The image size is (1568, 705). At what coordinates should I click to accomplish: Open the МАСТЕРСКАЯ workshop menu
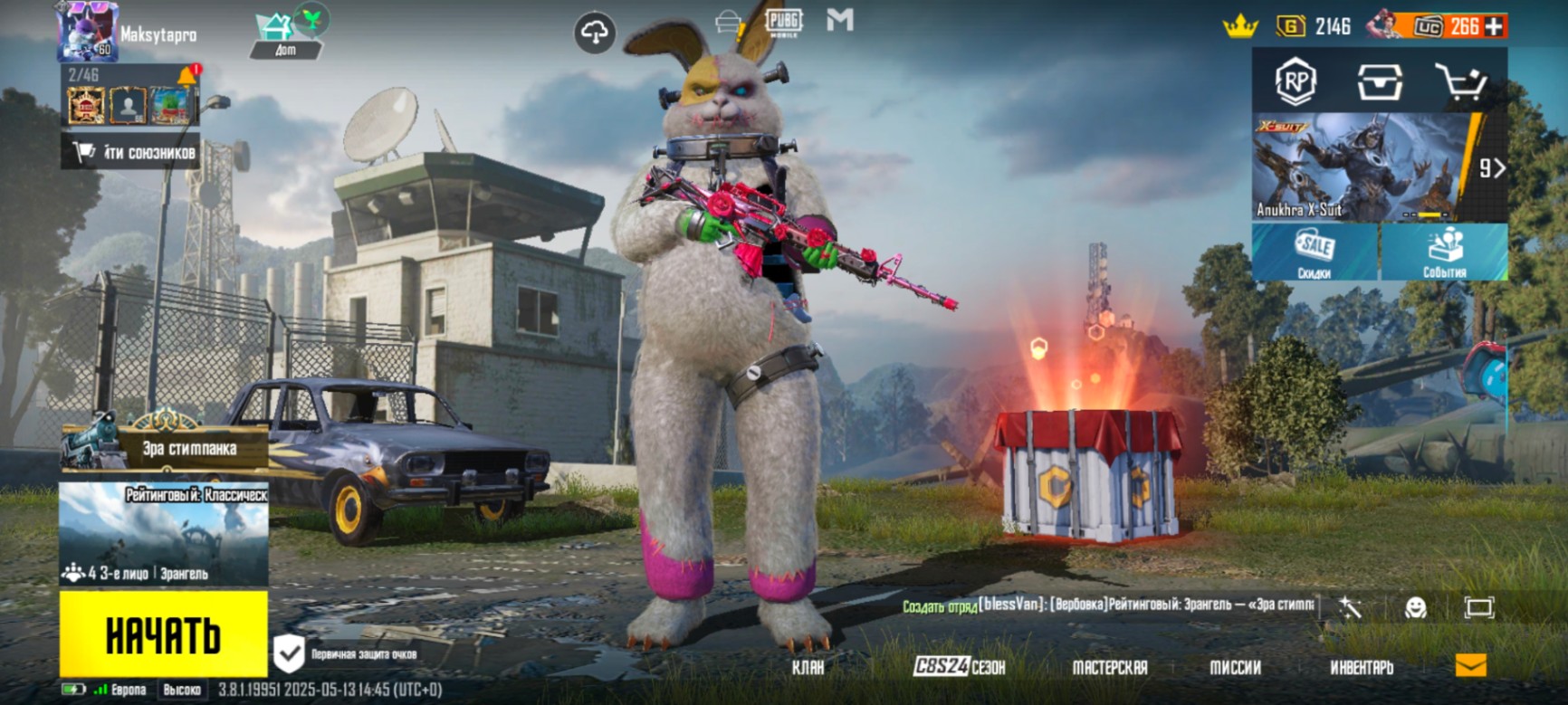[1109, 667]
